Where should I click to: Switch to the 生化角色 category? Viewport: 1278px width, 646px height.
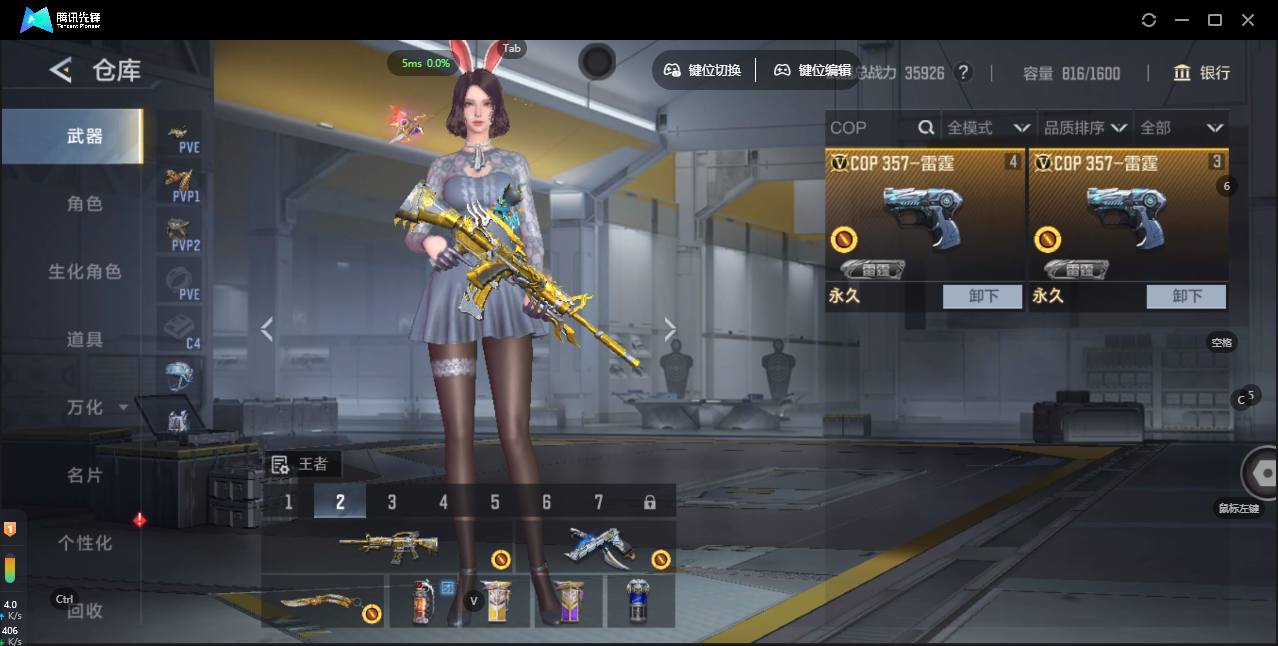tap(84, 272)
